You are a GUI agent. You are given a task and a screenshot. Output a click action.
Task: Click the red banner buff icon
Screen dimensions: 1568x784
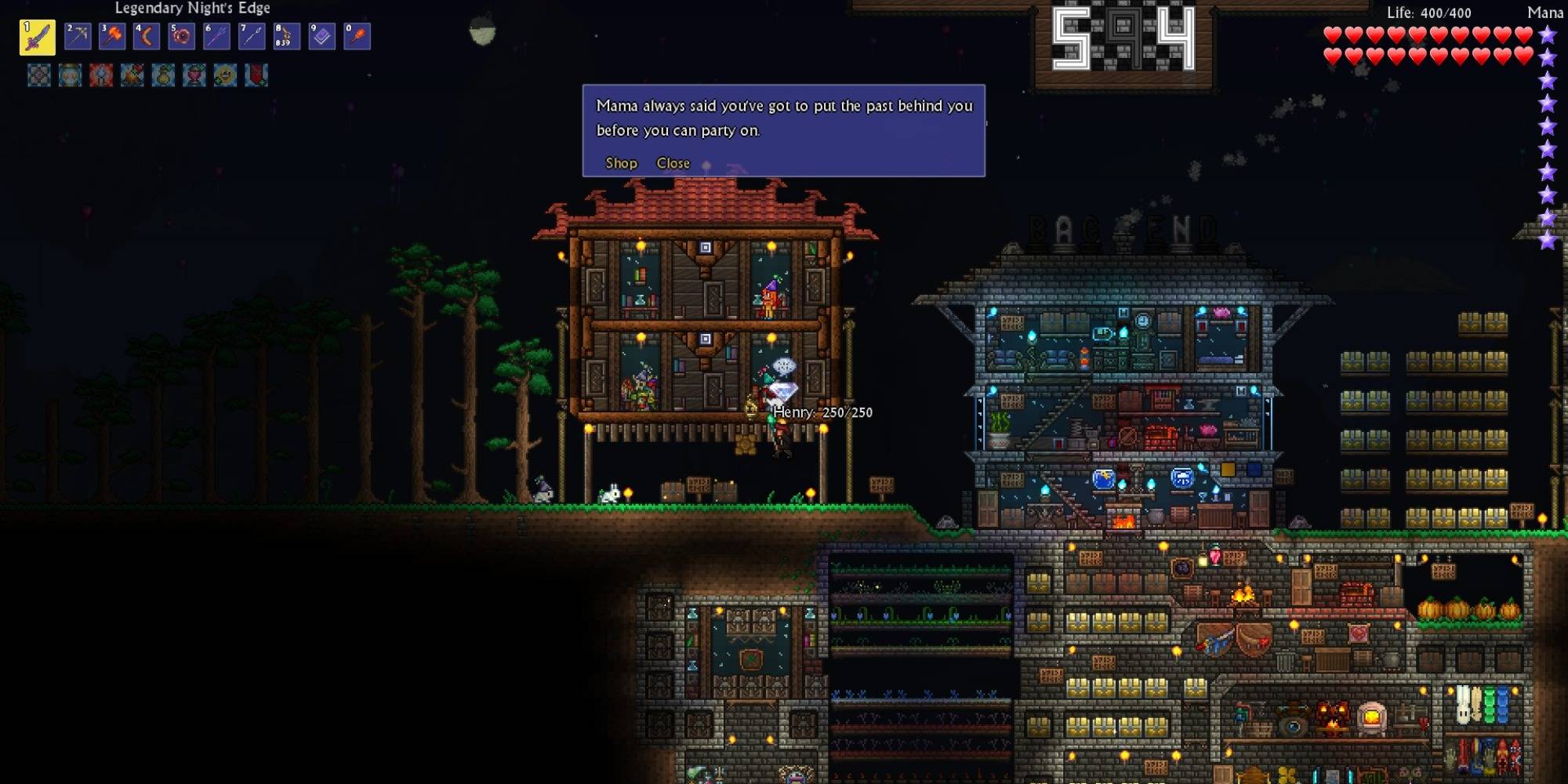pyautogui.click(x=256, y=75)
